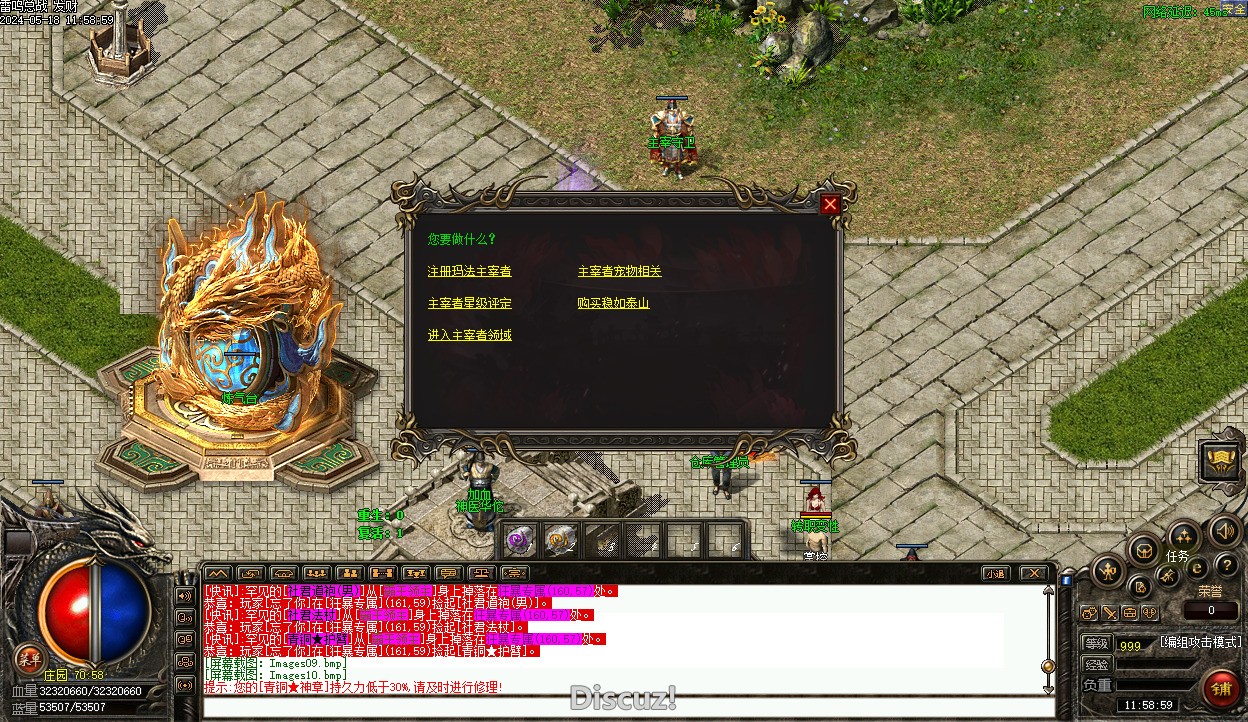The height and width of the screenshot is (722, 1248).
Task: Open 主宰者星级评定 option
Action: [x=469, y=303]
